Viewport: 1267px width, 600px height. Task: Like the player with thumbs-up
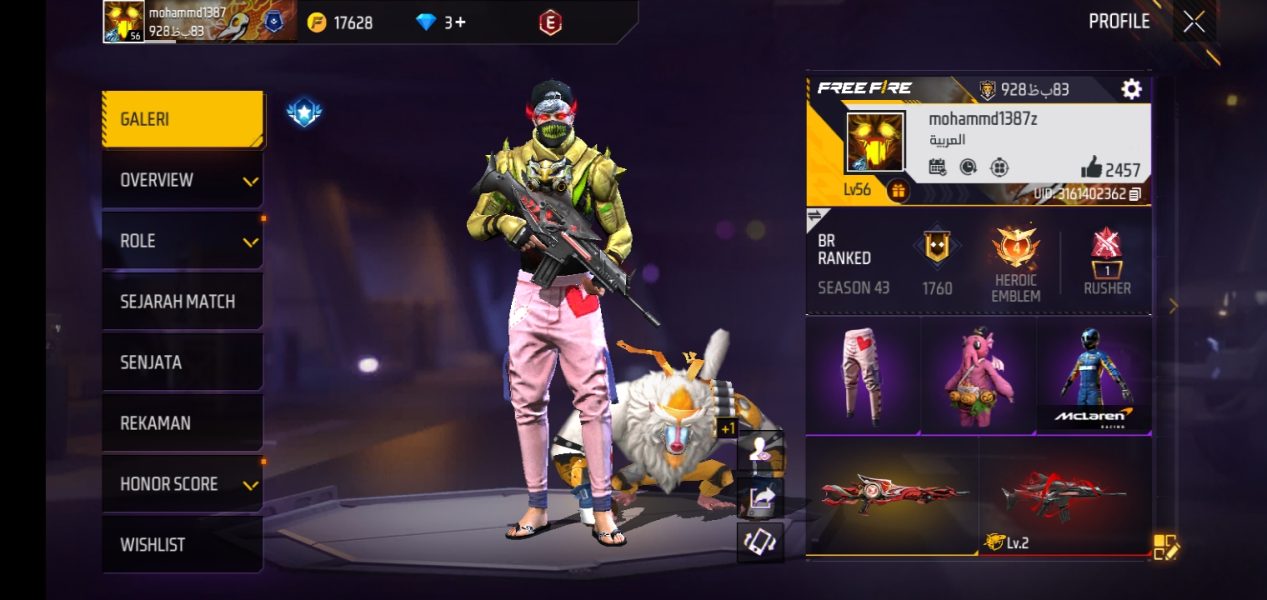pos(1091,168)
